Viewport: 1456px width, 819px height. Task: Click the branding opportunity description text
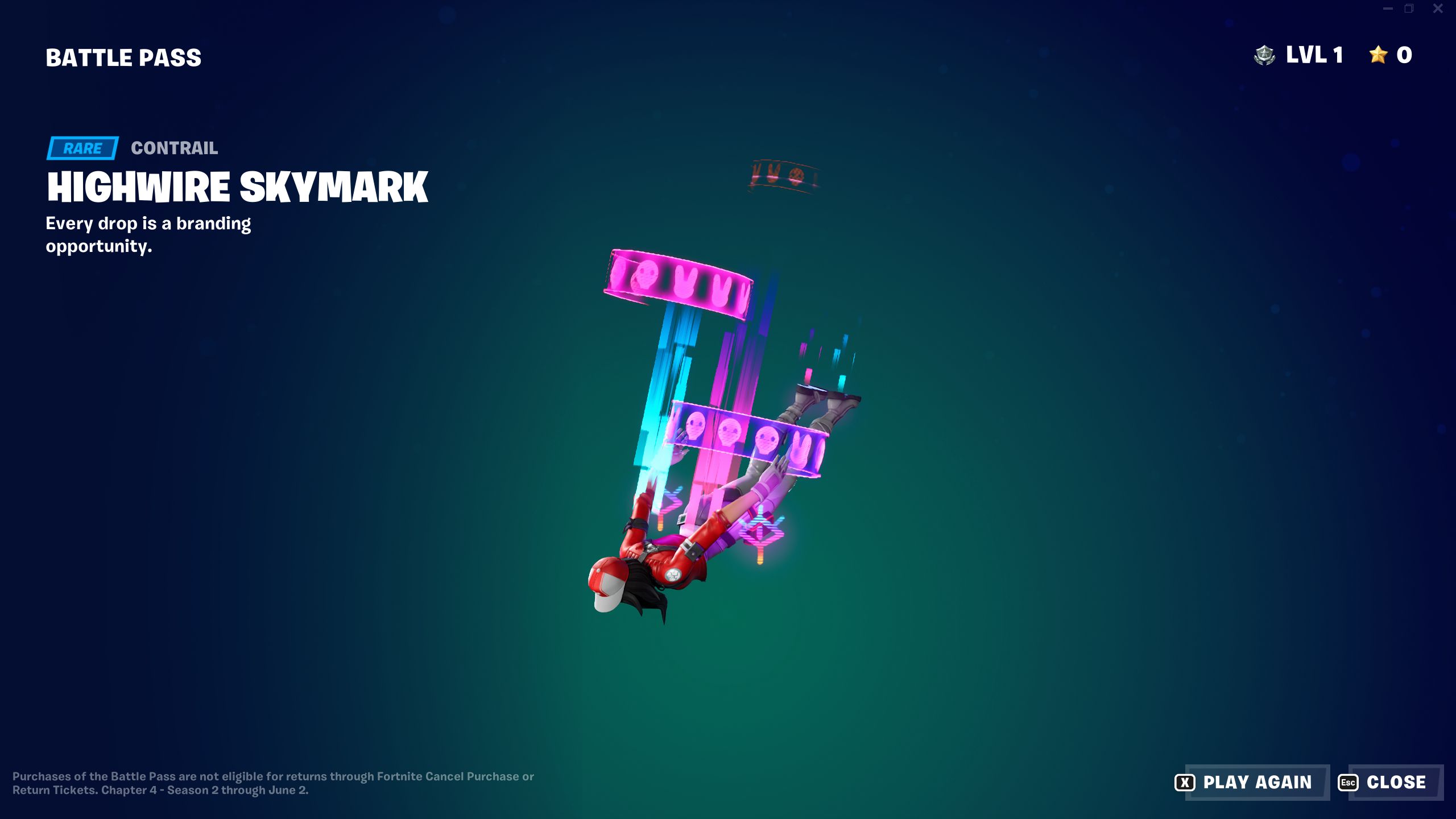[x=148, y=234]
